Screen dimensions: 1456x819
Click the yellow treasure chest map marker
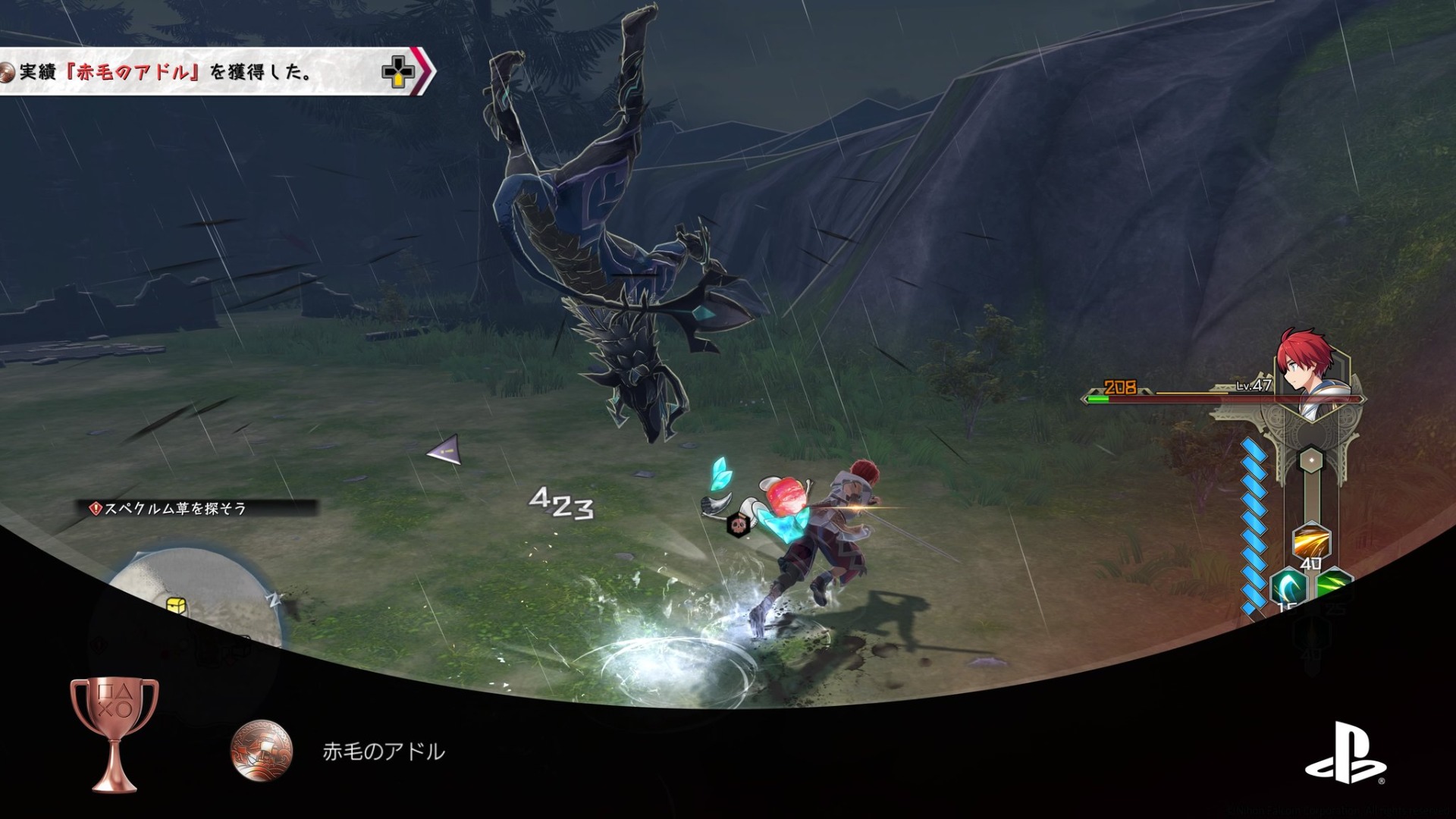click(x=177, y=604)
